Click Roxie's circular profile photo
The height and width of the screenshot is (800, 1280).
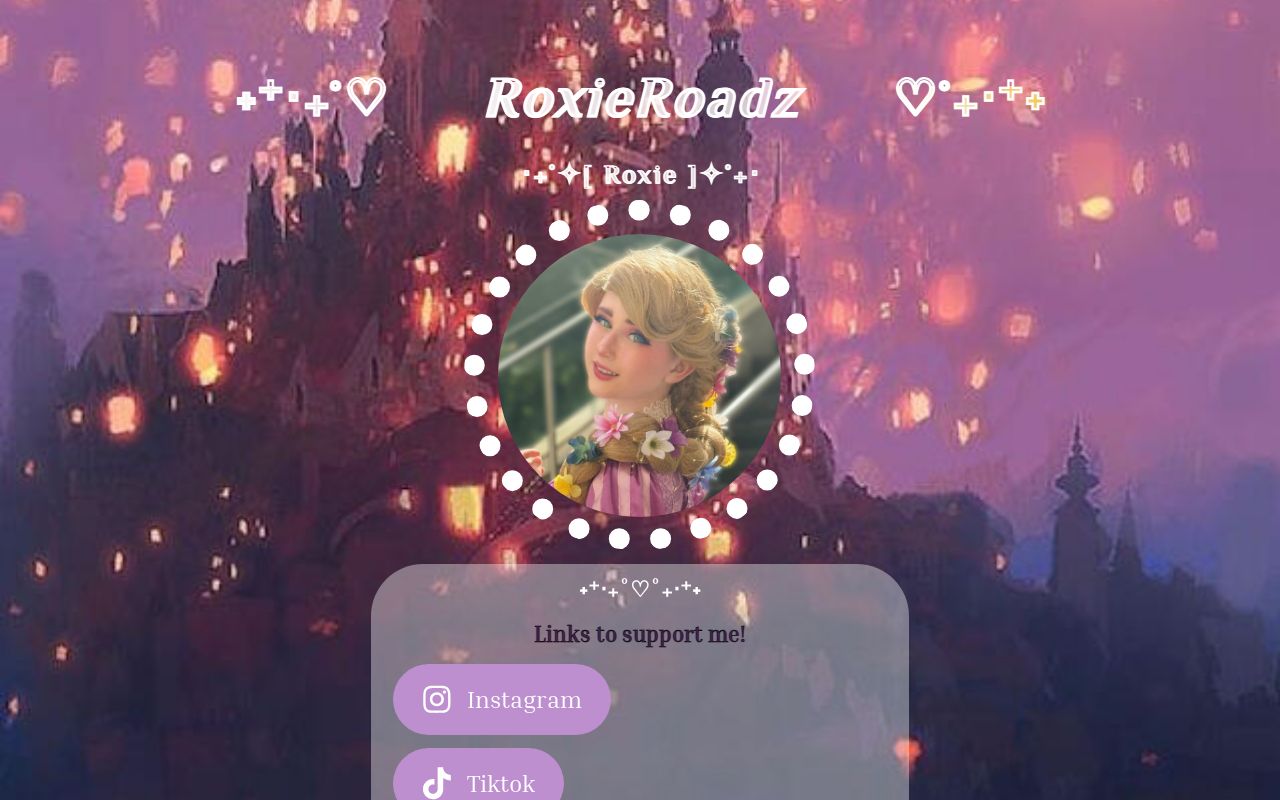coord(640,375)
